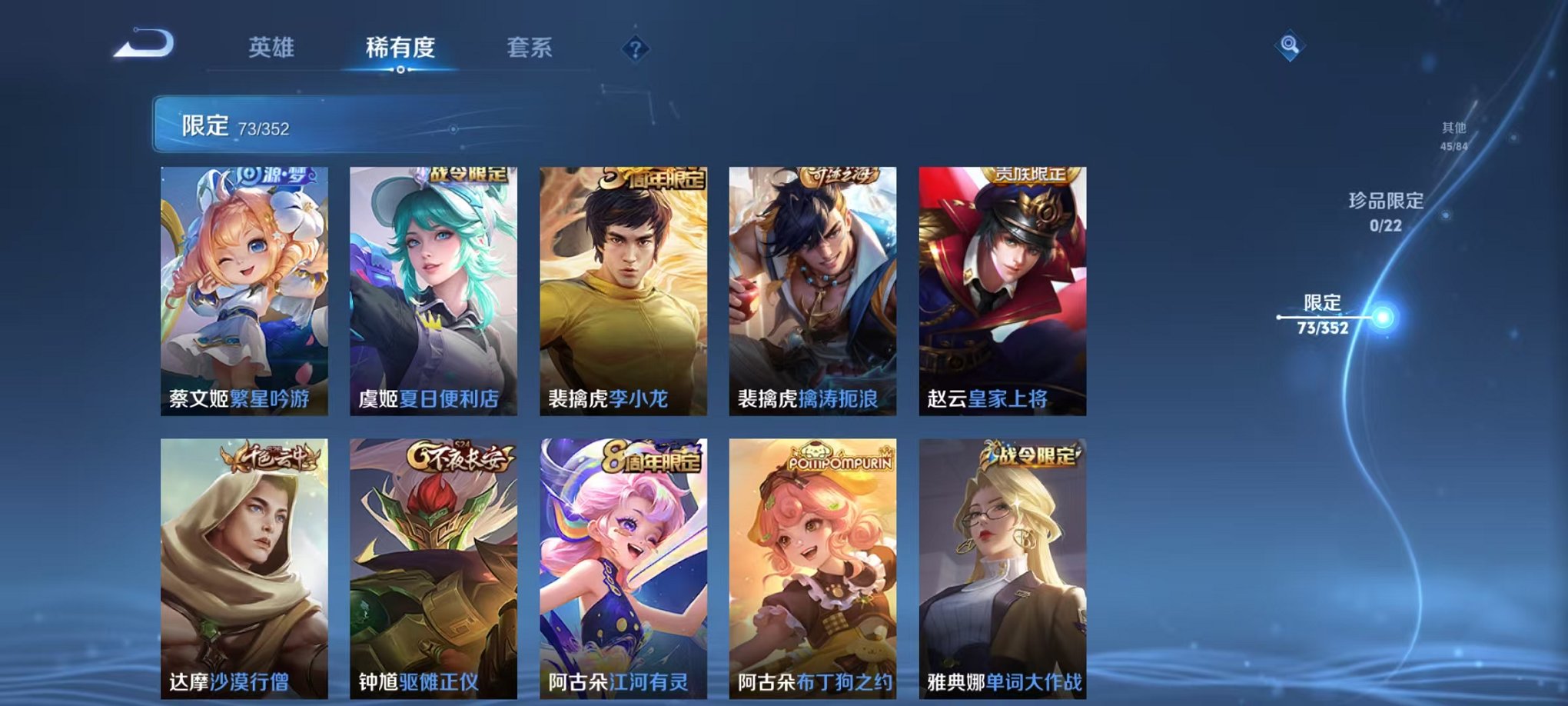Select the 稀有度 tab
Screen dimensions: 1568x706
pyautogui.click(x=400, y=46)
